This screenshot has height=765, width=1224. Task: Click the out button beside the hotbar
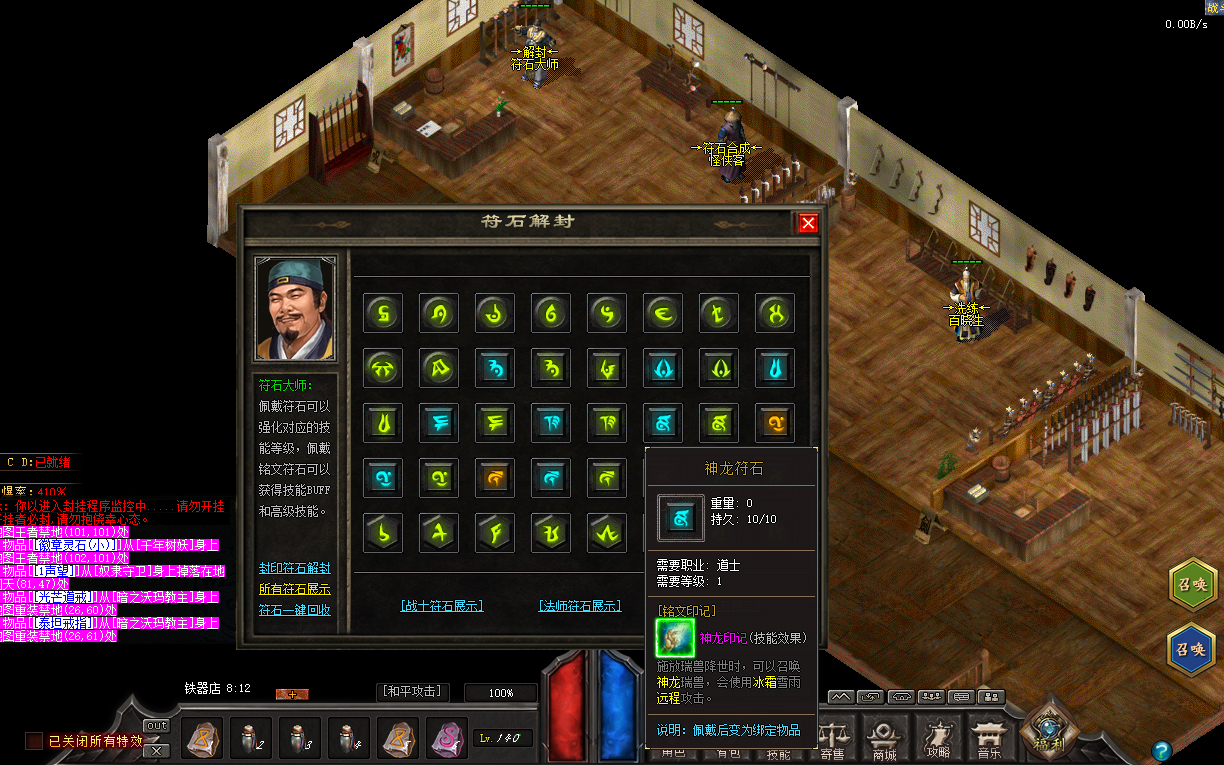(156, 726)
